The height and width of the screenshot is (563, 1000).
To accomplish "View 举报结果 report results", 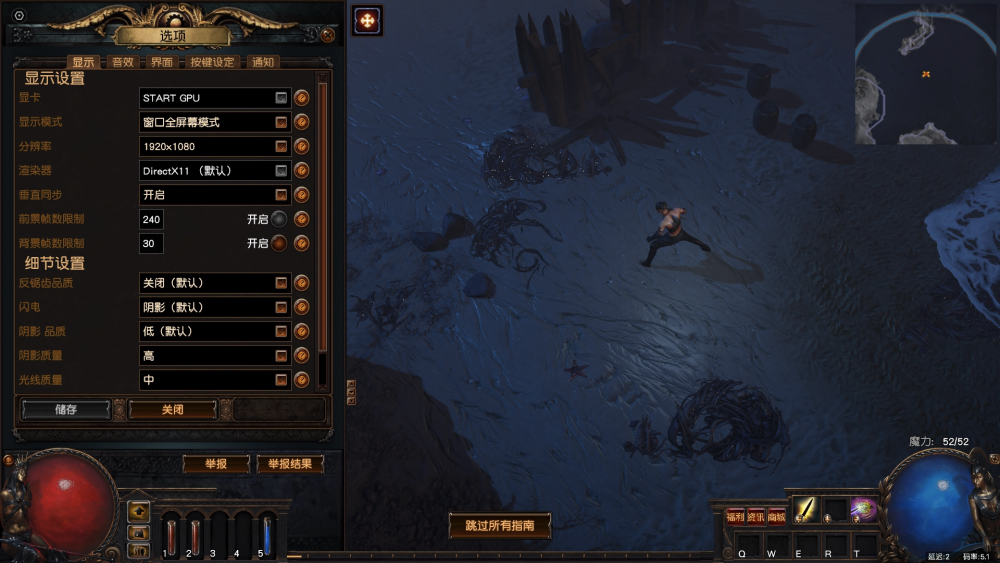I will 290,464.
